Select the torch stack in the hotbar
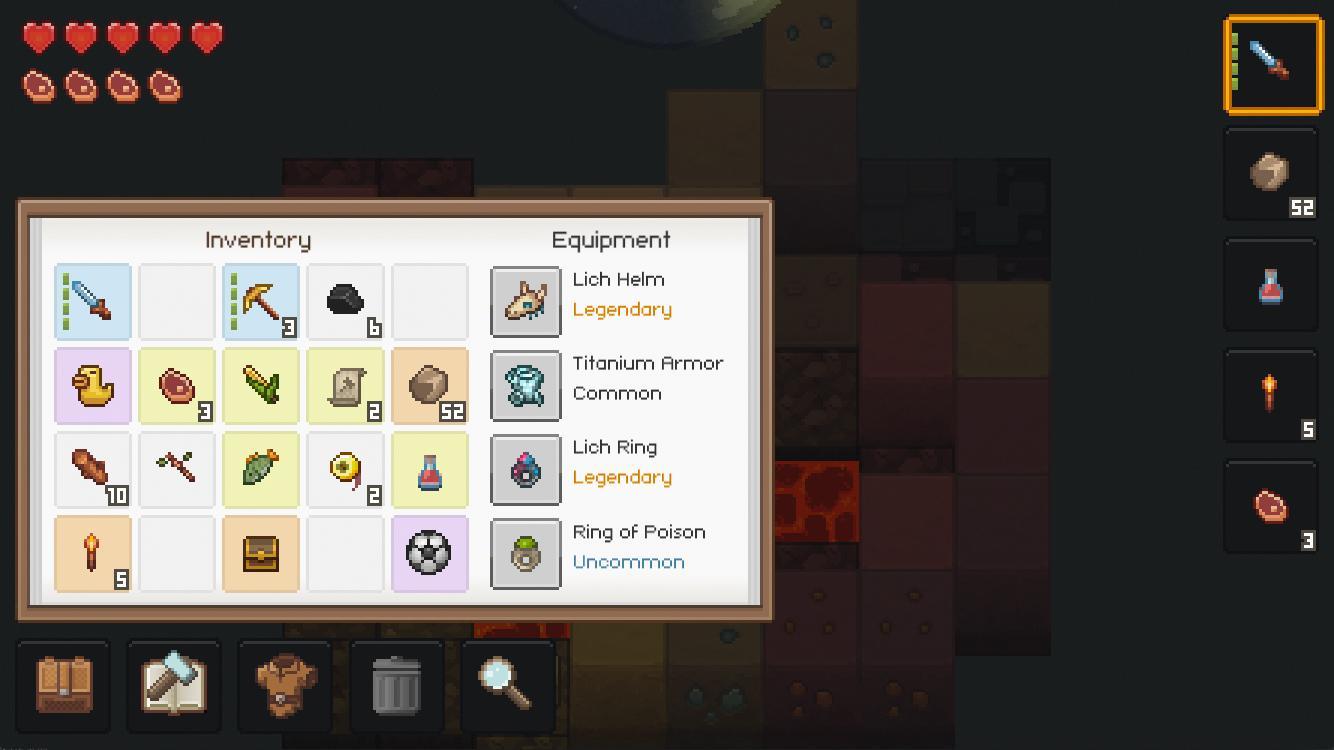Image resolution: width=1334 pixels, height=750 pixels. (1271, 395)
